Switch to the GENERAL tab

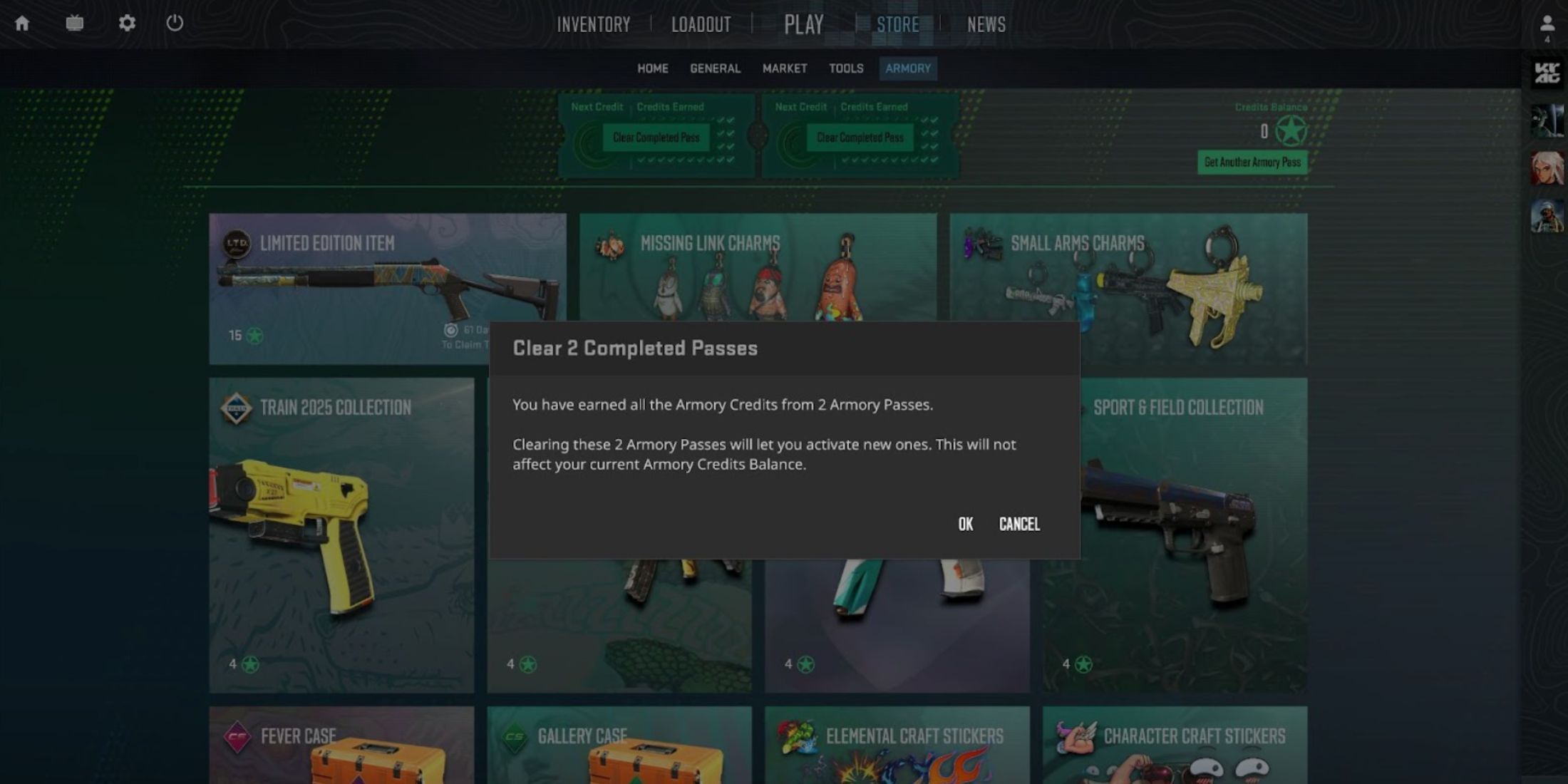tap(714, 68)
